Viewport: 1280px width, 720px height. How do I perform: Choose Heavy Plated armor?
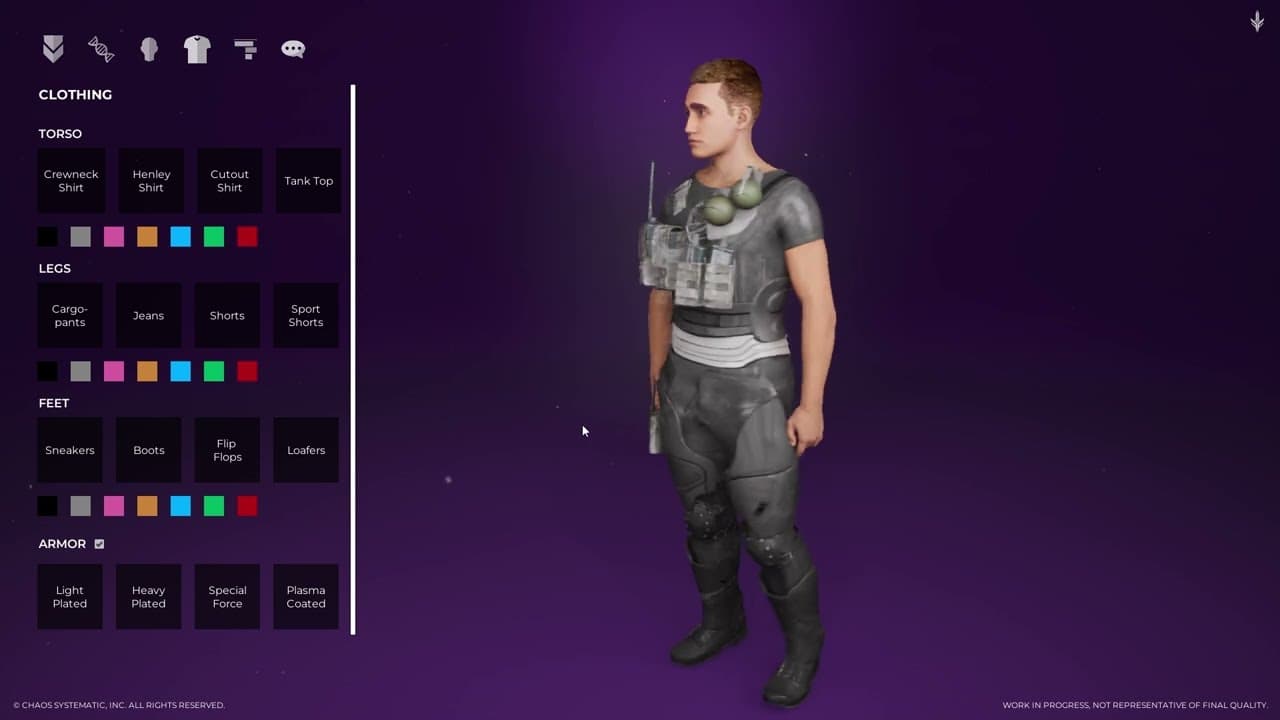pyautogui.click(x=148, y=597)
